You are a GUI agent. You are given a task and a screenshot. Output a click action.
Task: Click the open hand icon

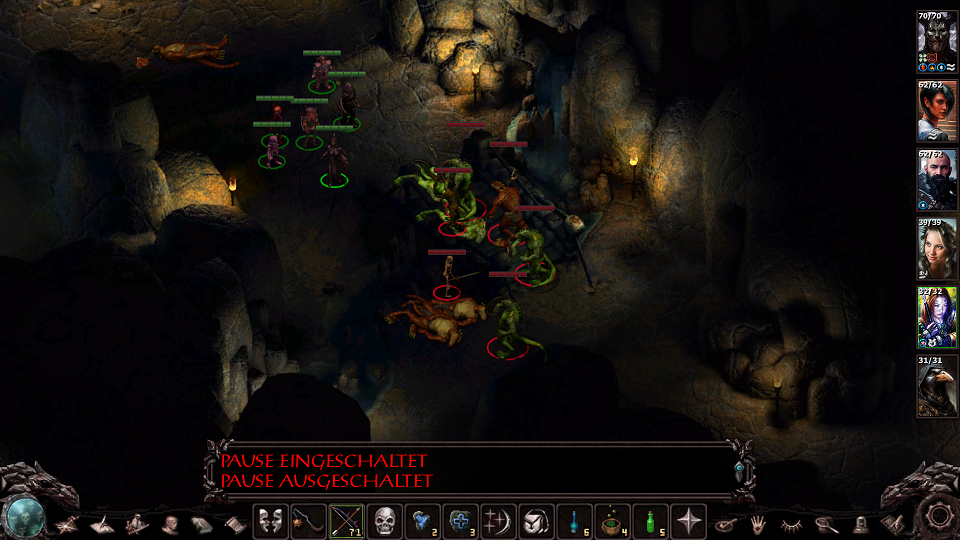click(759, 523)
